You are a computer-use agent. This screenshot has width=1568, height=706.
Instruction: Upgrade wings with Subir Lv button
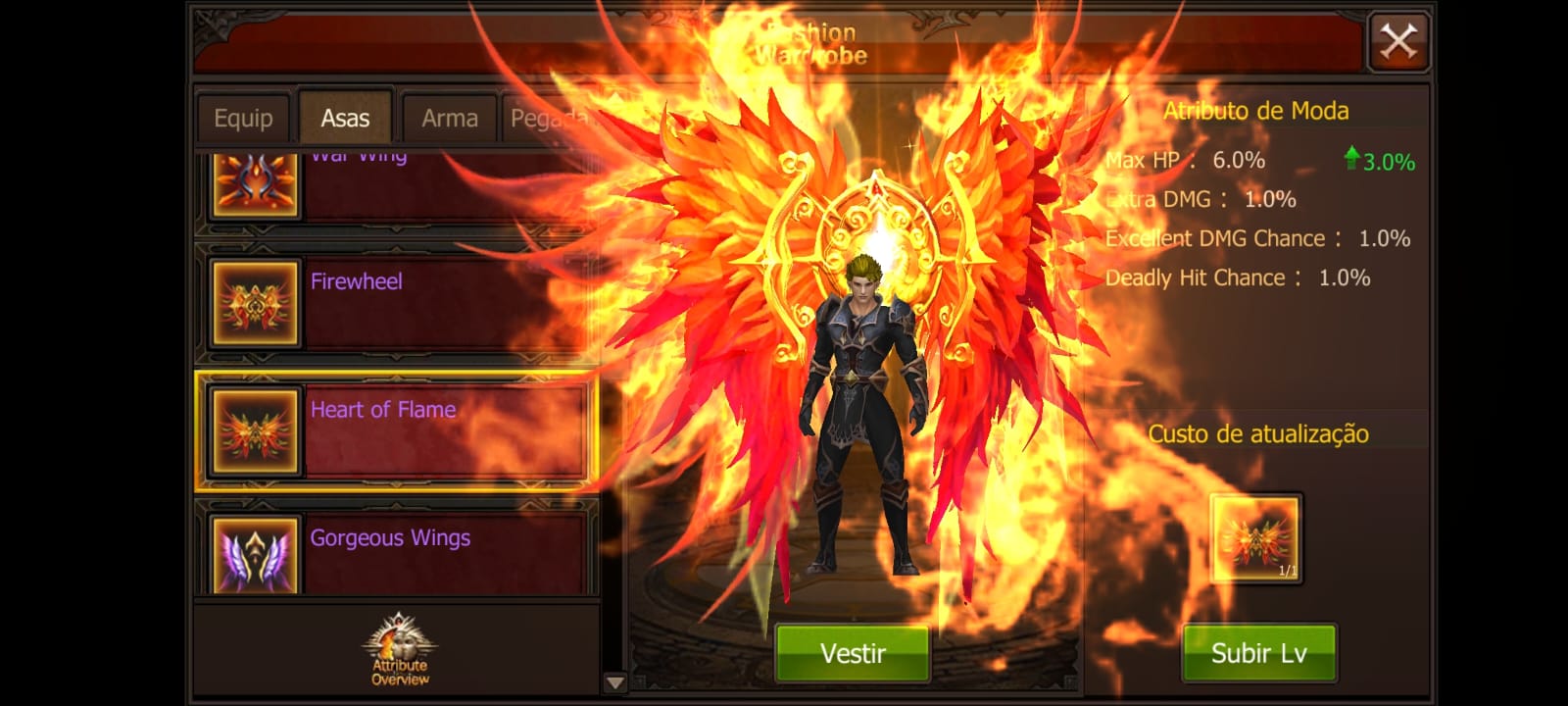pos(1258,653)
